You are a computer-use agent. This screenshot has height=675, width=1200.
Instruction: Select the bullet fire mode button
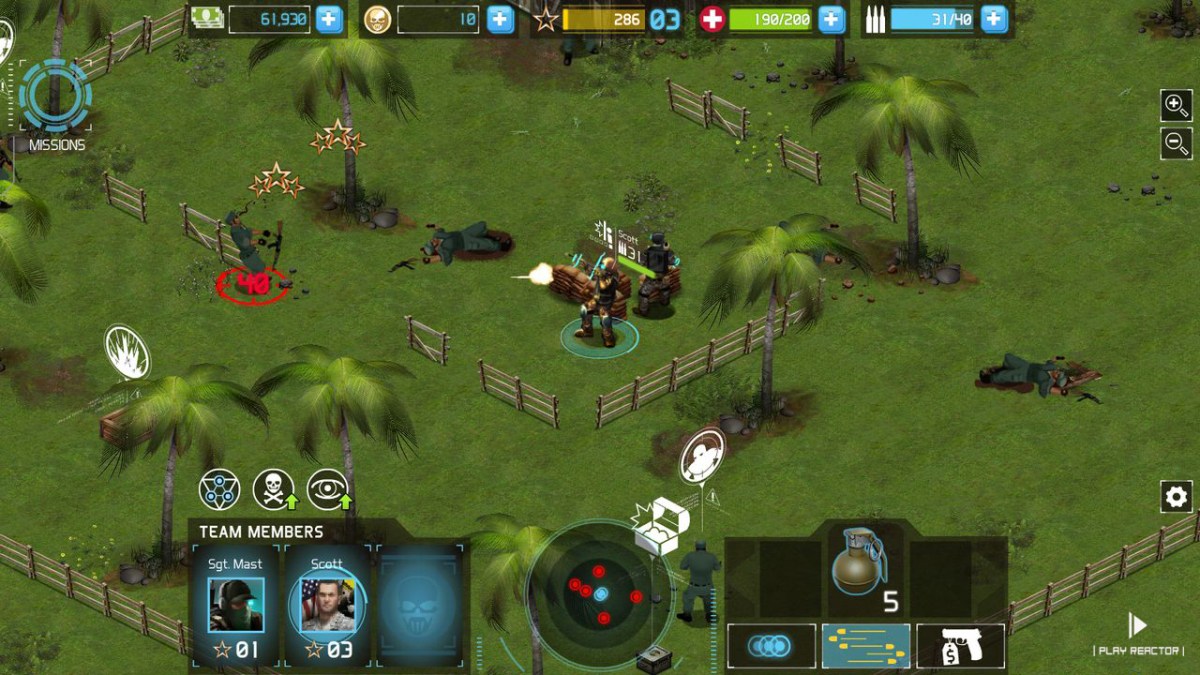click(866, 646)
